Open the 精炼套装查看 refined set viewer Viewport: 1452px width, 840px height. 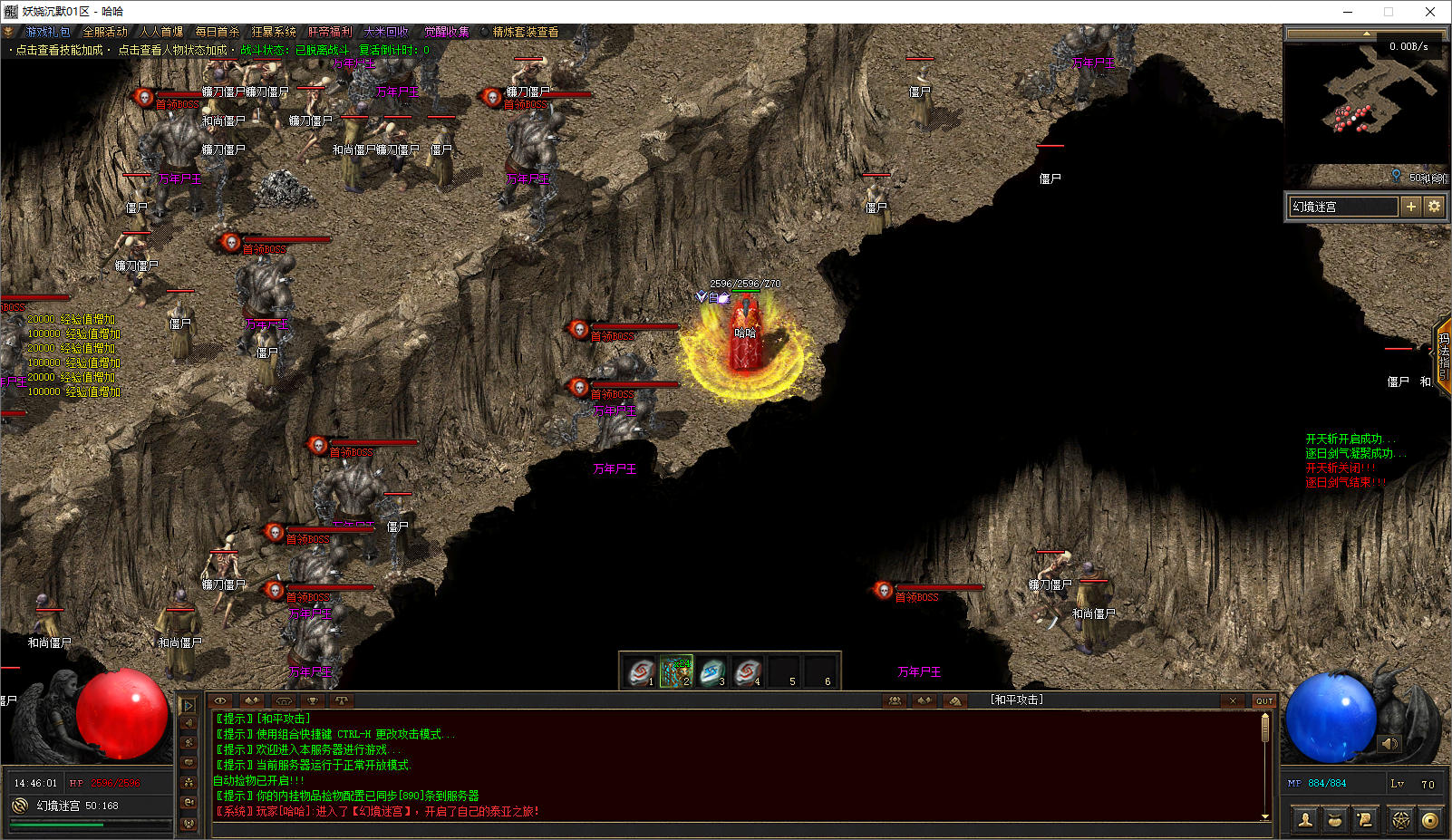pos(526,32)
